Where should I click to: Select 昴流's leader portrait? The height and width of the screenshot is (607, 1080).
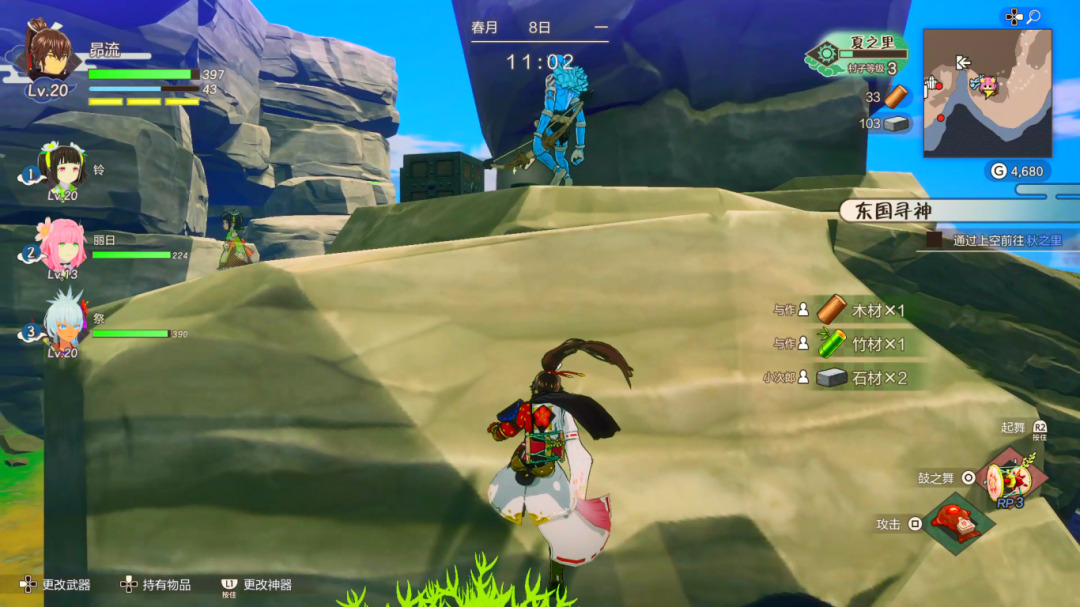tap(48, 52)
